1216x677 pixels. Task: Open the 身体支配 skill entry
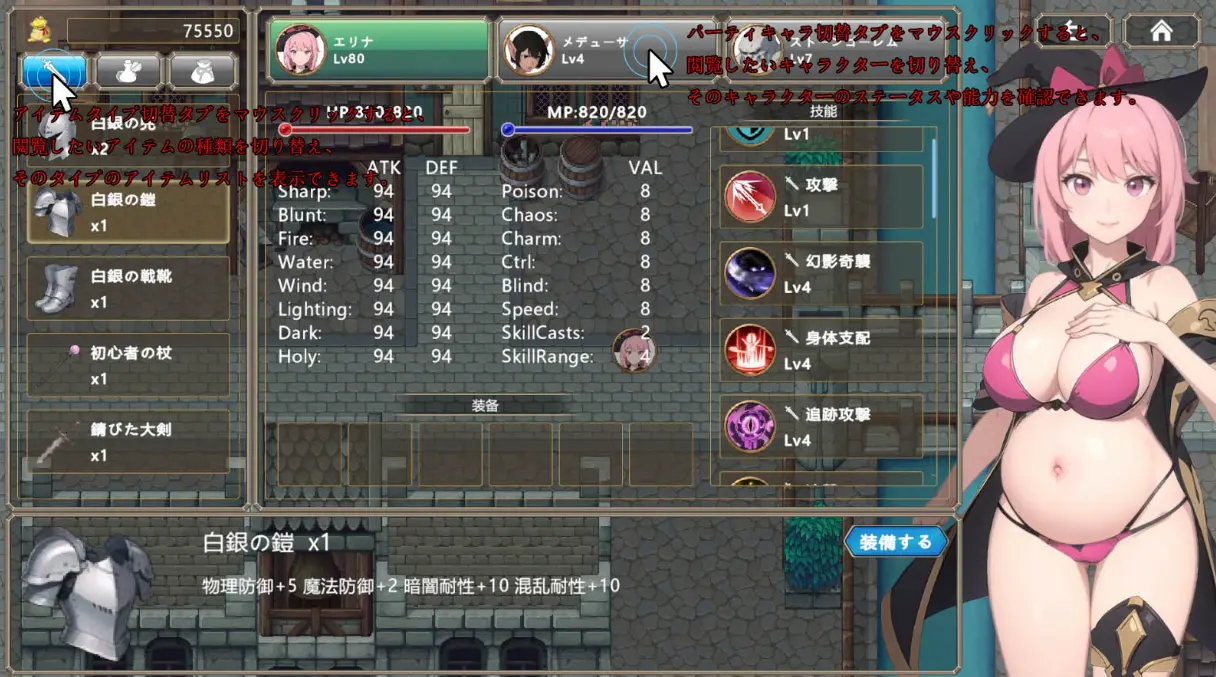(x=822, y=350)
